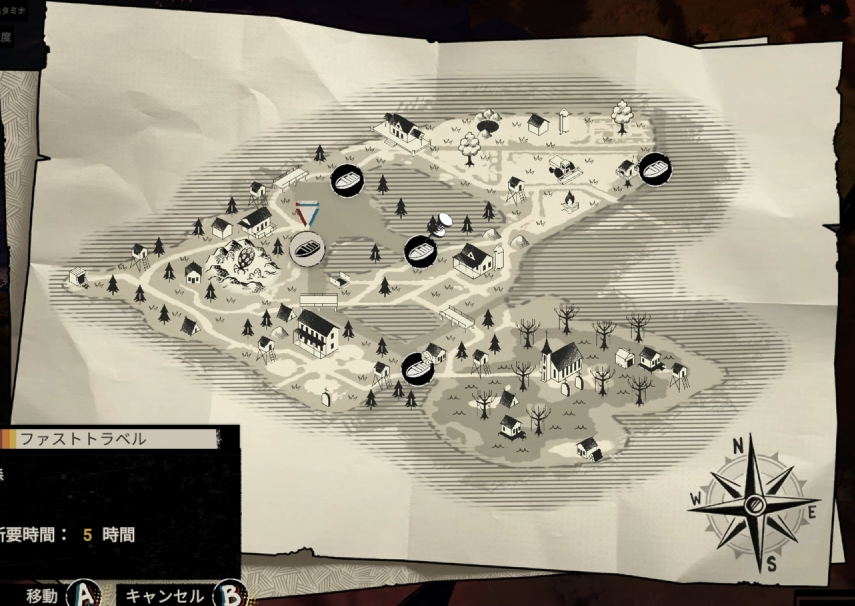Select the southernmost boat fast travel marker
Screen dimensions: 855x606
coord(417,368)
